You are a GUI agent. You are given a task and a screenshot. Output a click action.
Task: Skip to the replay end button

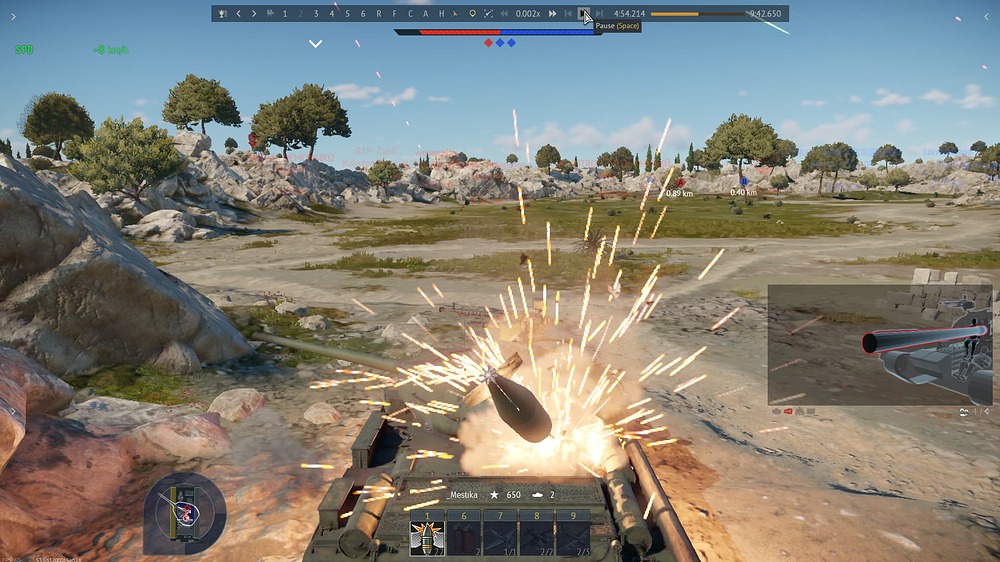pyautogui.click(x=600, y=14)
